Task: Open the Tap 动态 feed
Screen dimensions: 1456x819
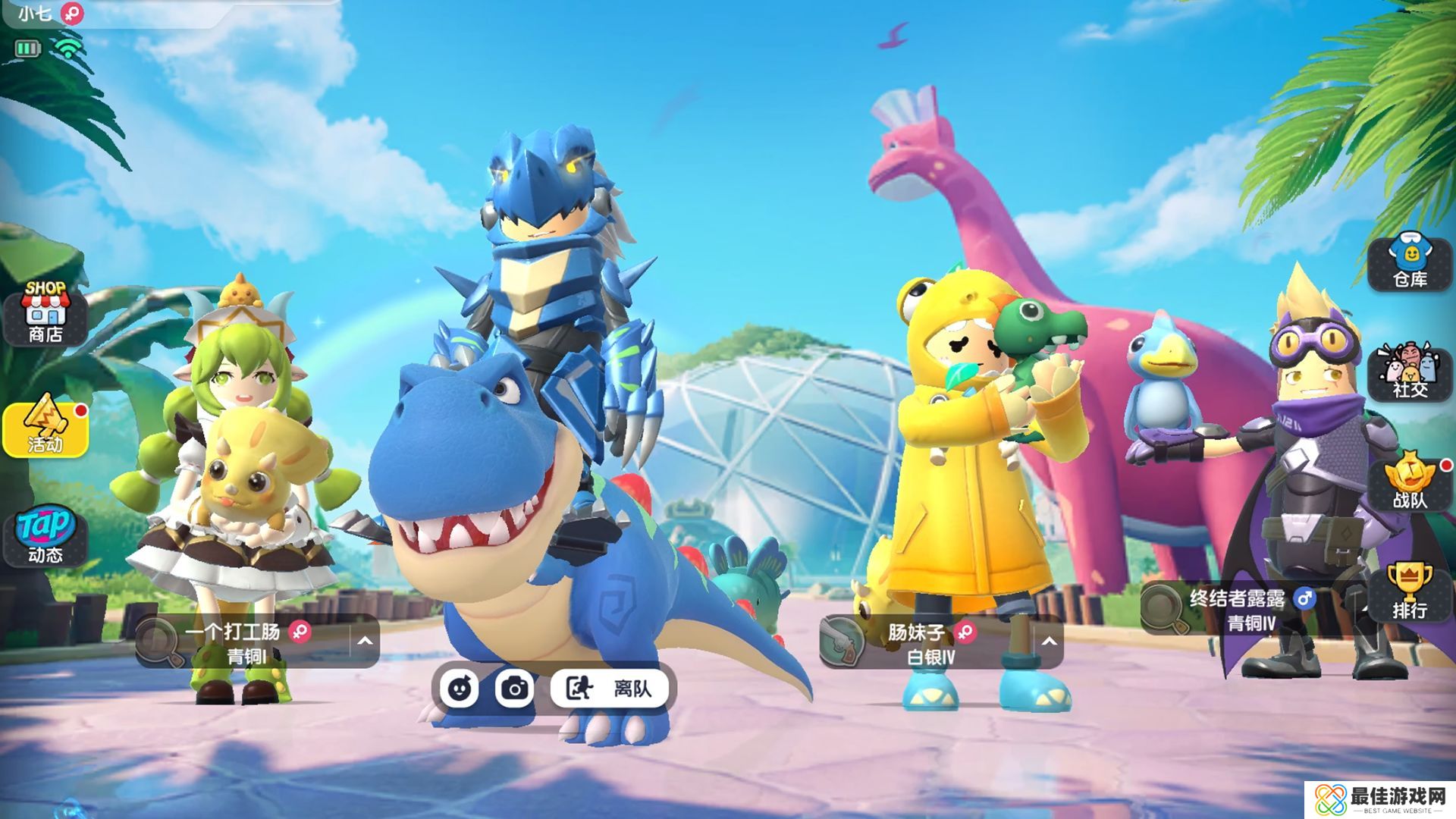Action: click(x=45, y=537)
